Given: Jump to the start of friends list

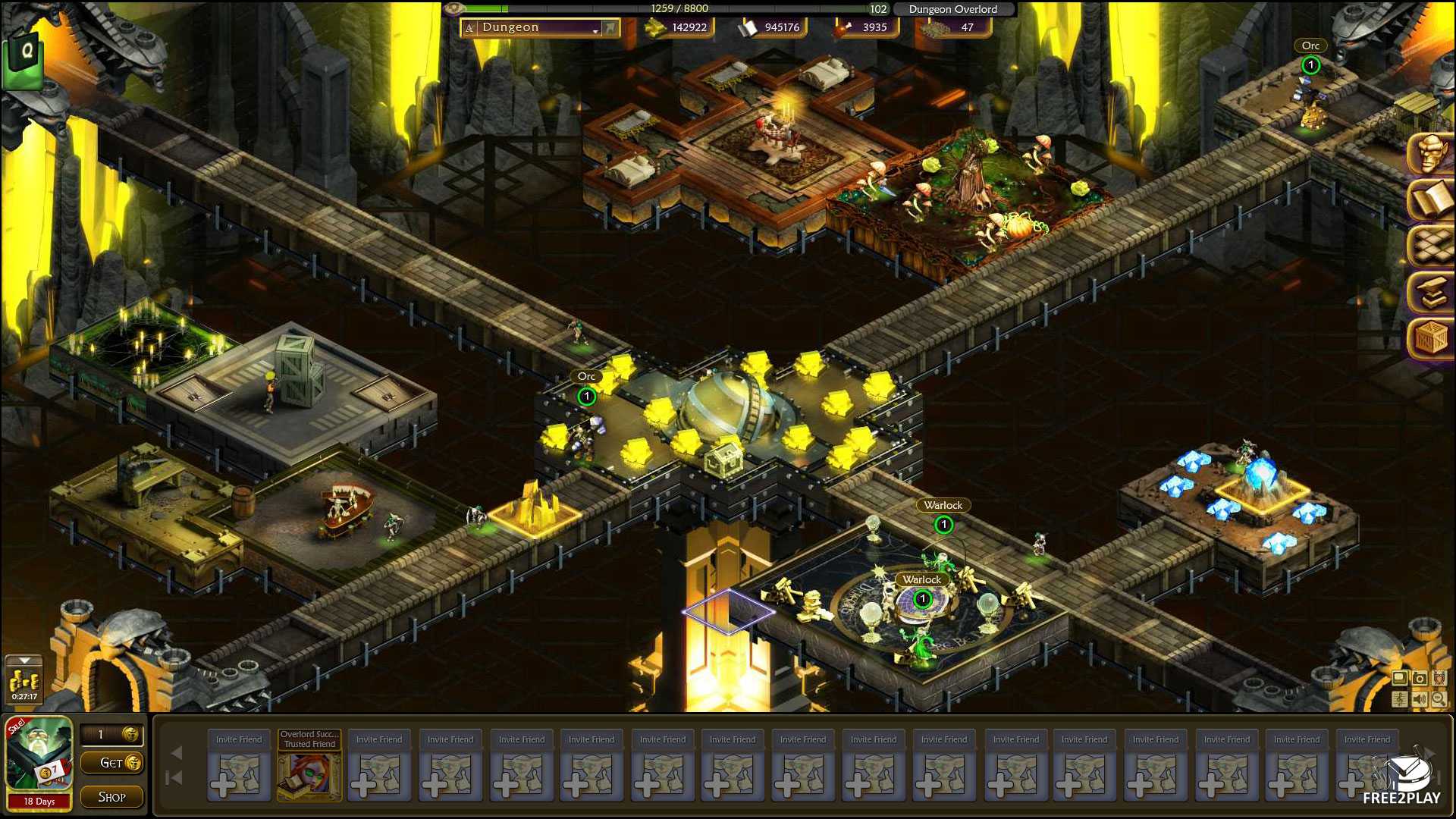Looking at the screenshot, I should [175, 777].
